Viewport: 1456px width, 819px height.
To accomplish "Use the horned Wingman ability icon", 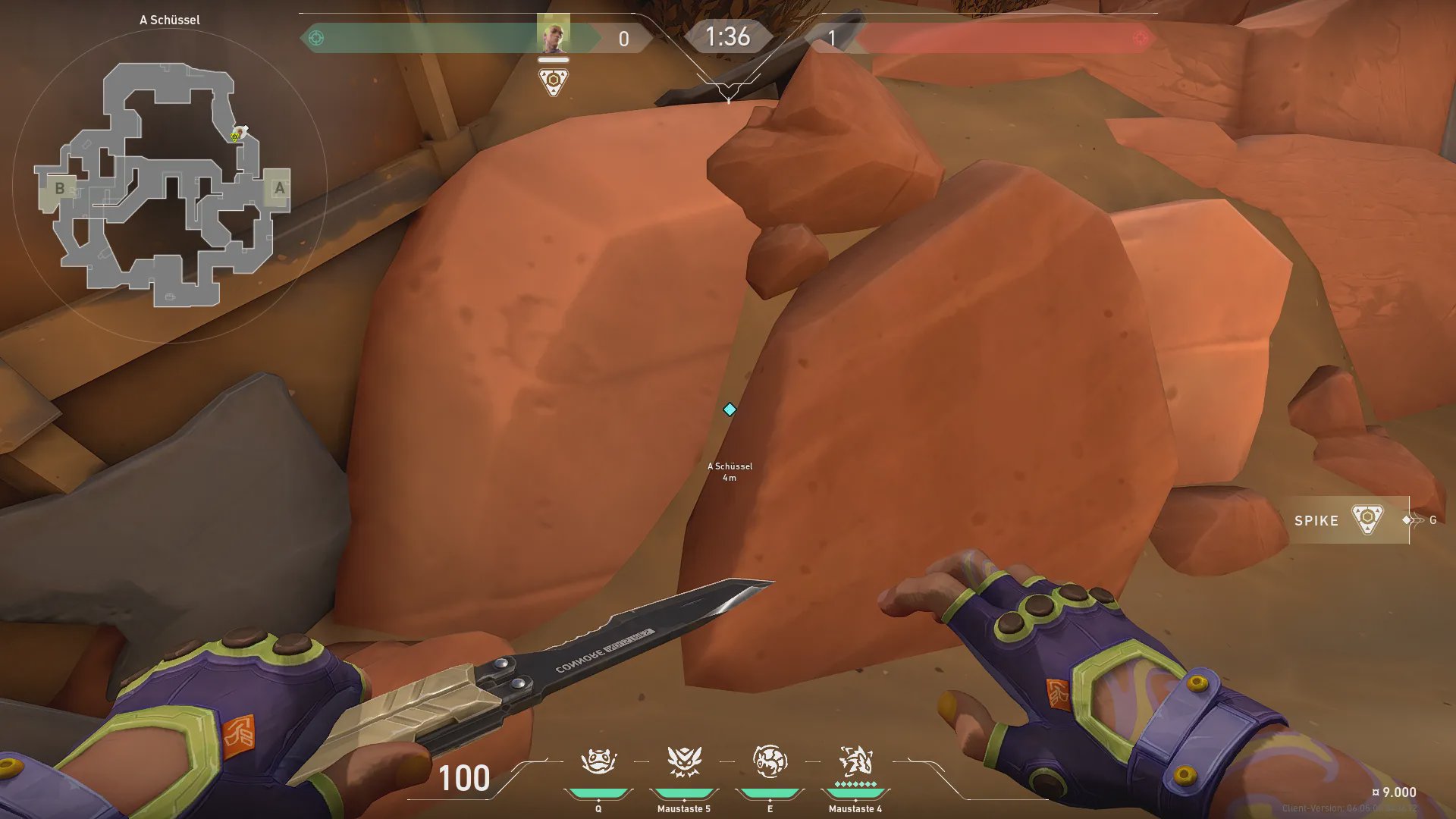I will (683, 761).
